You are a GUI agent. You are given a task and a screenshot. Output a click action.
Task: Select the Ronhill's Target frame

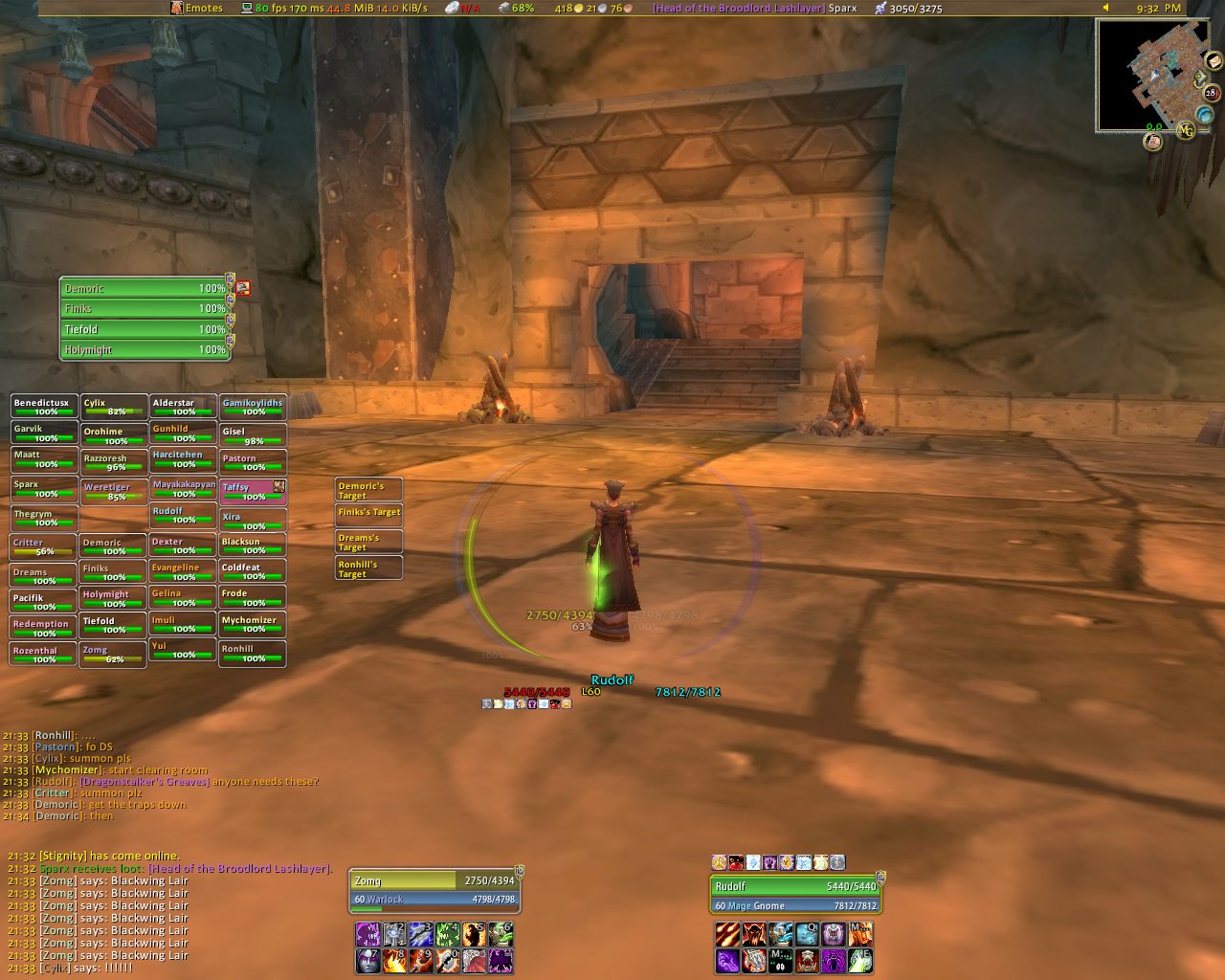coord(368,568)
